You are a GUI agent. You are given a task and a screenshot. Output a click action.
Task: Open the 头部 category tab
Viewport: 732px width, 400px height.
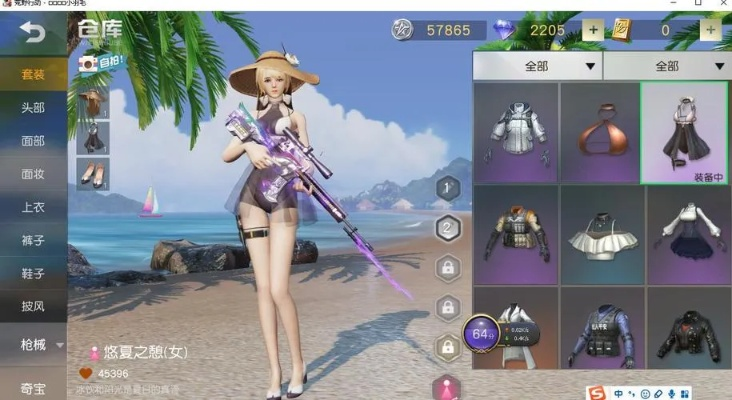[x=32, y=108]
